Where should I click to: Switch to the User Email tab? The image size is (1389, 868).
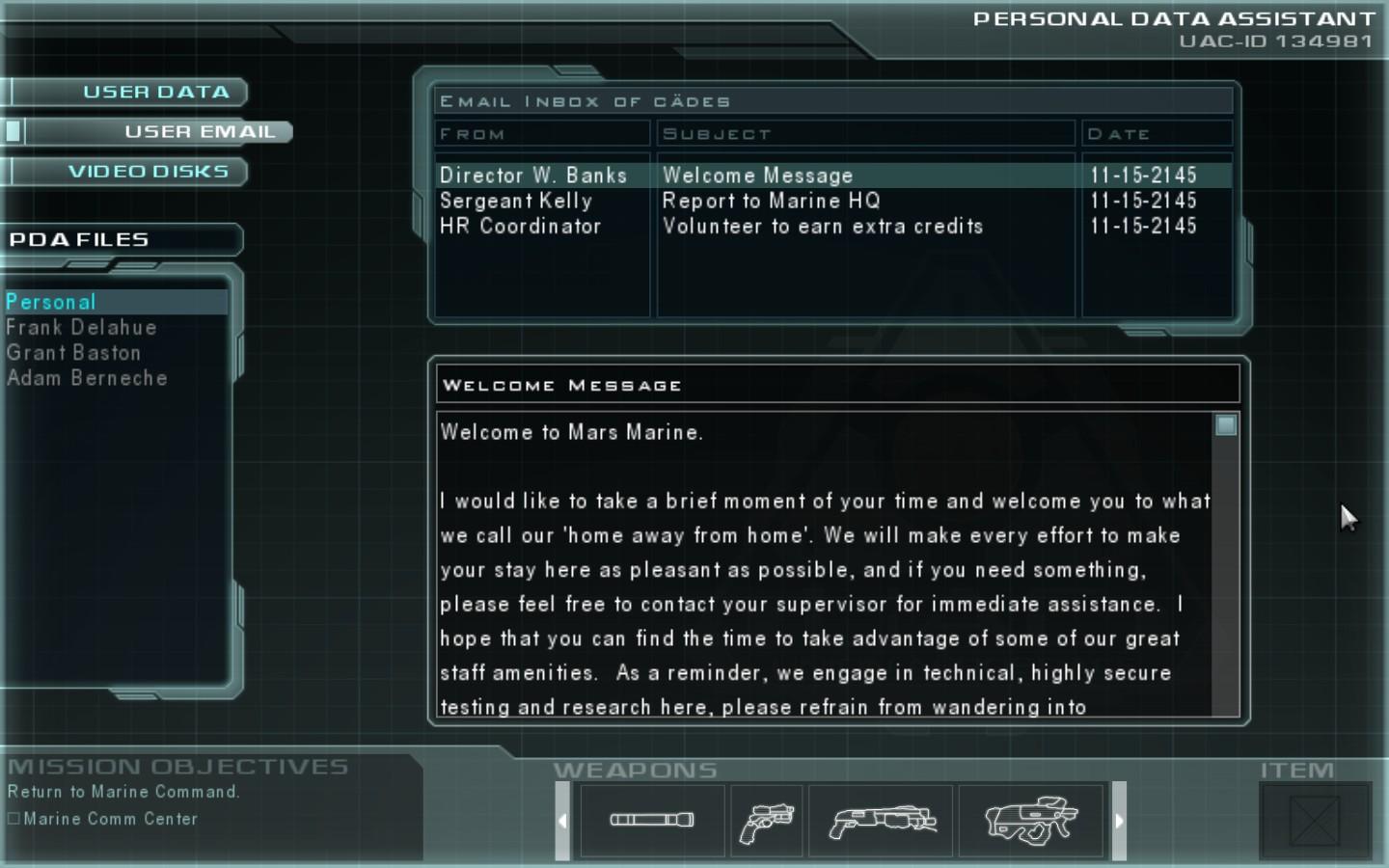click(x=199, y=132)
